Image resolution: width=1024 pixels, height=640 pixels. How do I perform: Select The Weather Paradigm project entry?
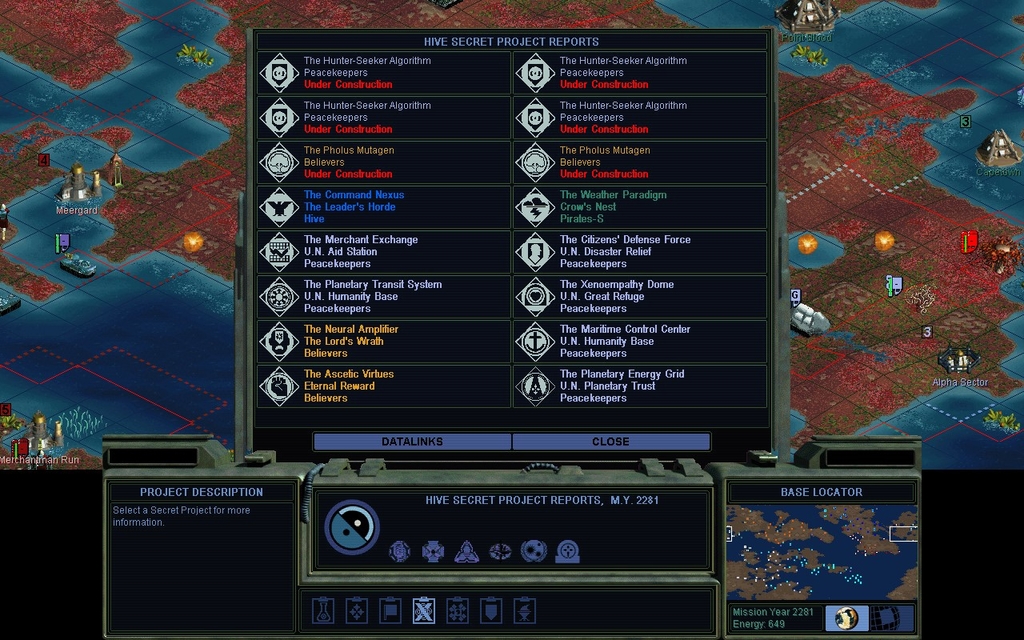click(640, 207)
